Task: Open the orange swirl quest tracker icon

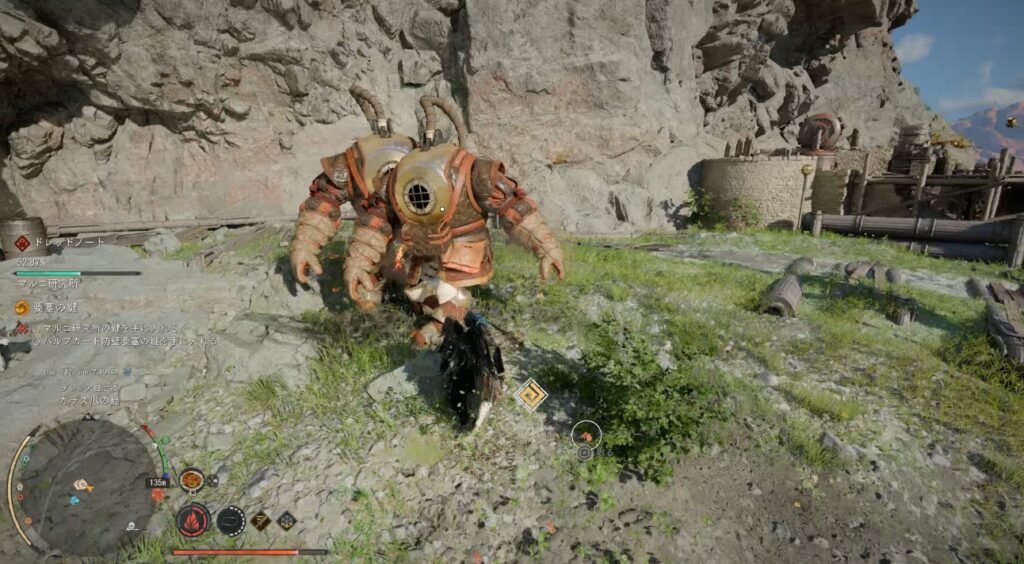Action: 22,308
